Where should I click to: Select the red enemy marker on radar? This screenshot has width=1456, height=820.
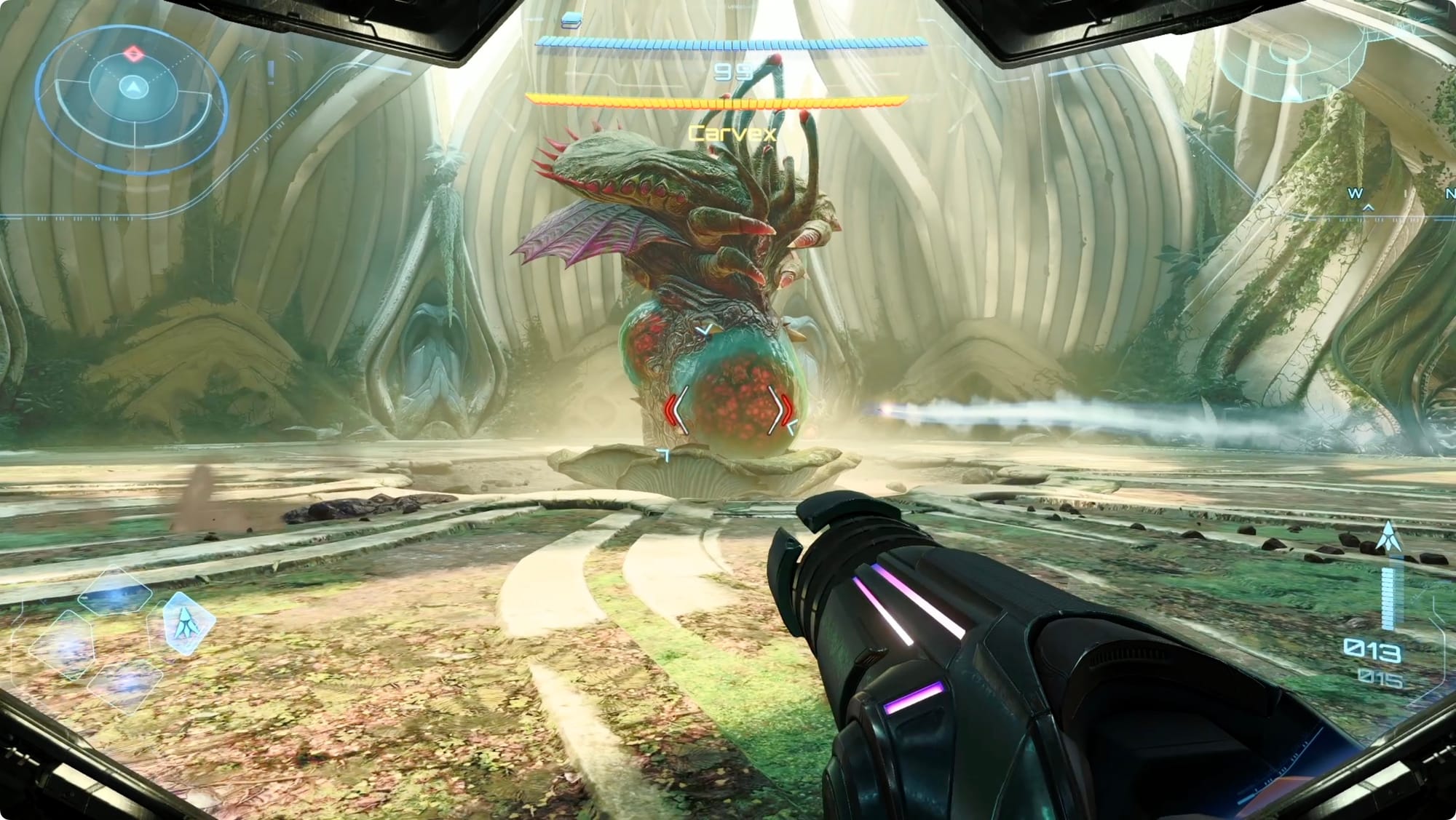tap(133, 53)
